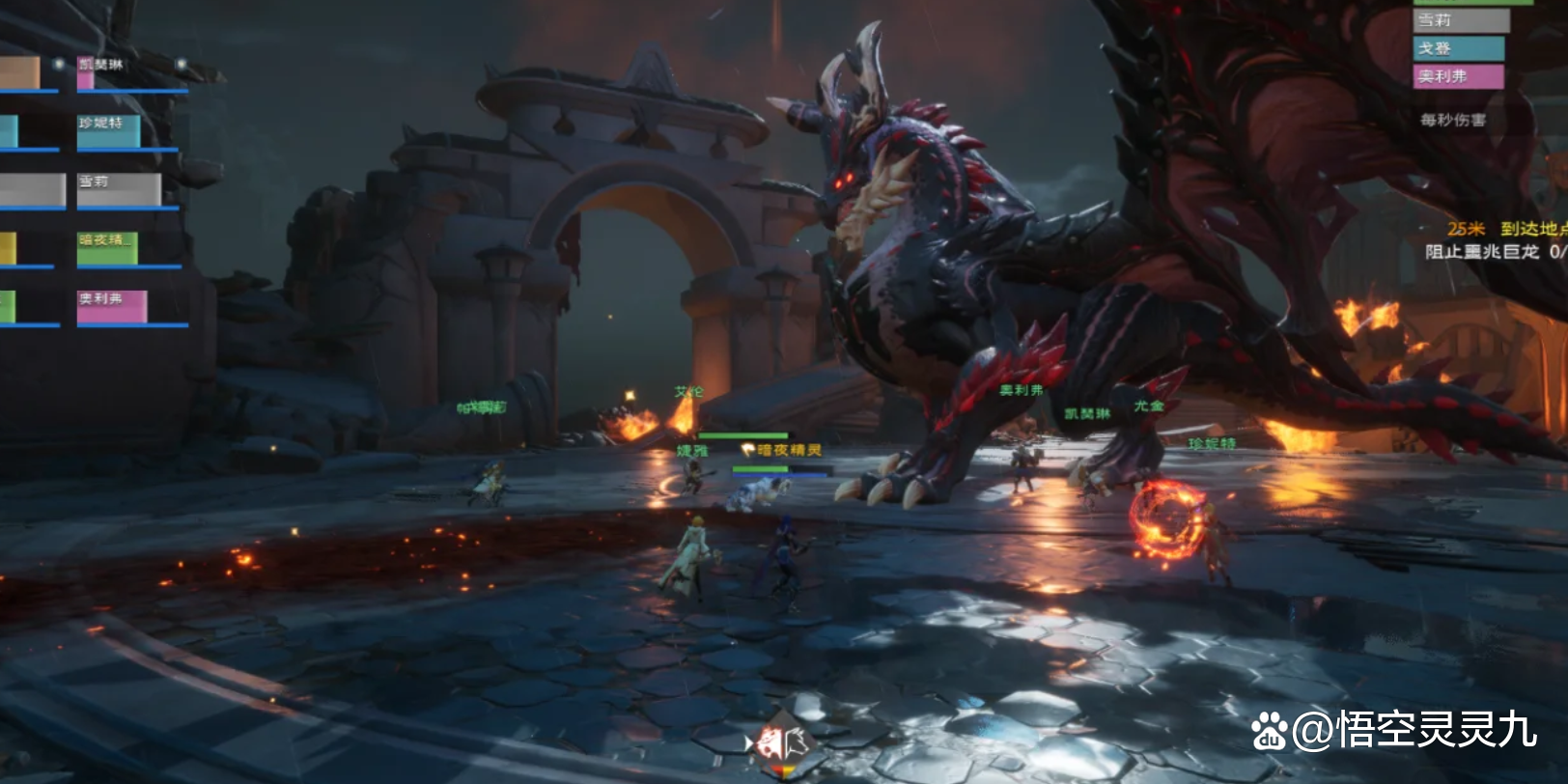1568x784 pixels.
Task: Select the 珍妮特 teal party frame
Action: (x=108, y=132)
